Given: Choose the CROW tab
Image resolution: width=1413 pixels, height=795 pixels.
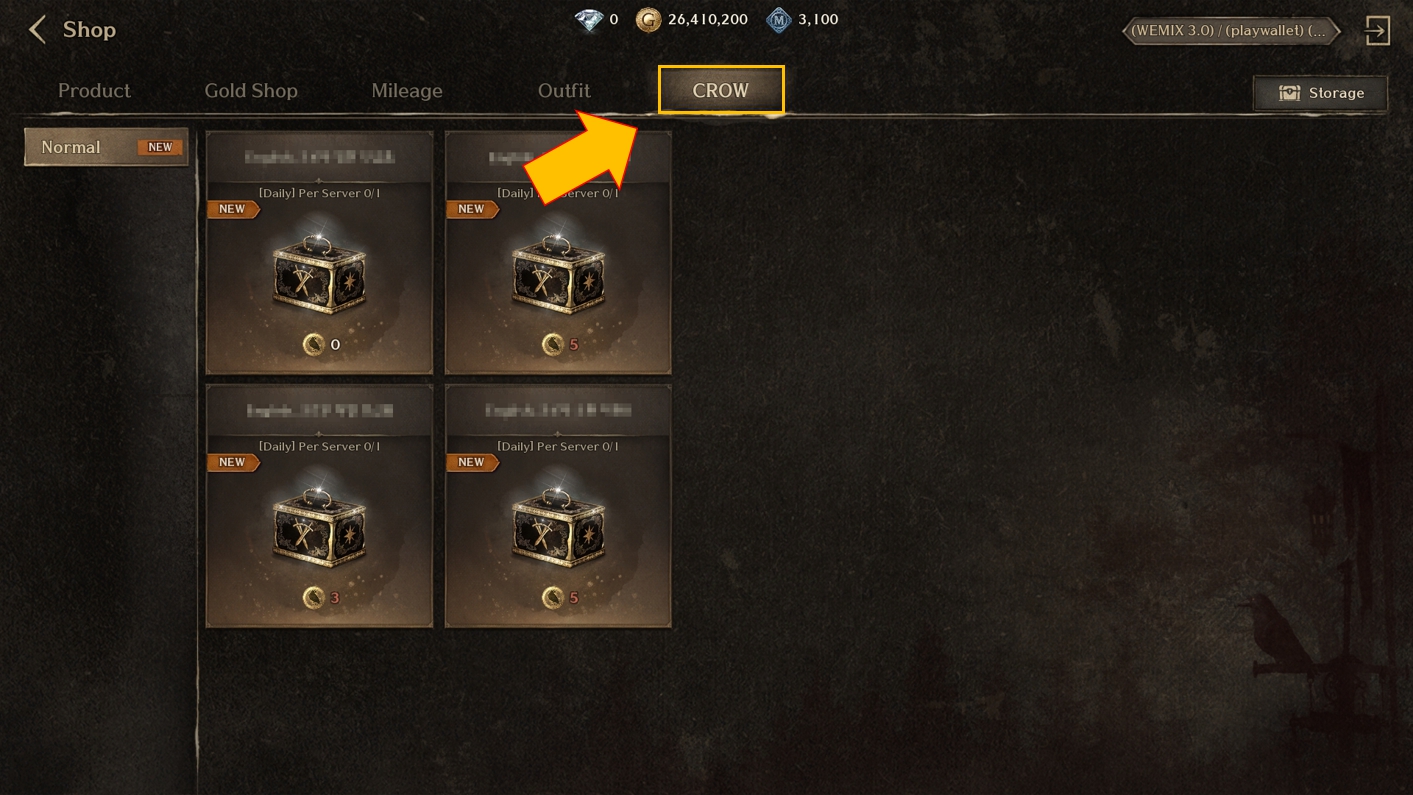Looking at the screenshot, I should pos(721,90).
